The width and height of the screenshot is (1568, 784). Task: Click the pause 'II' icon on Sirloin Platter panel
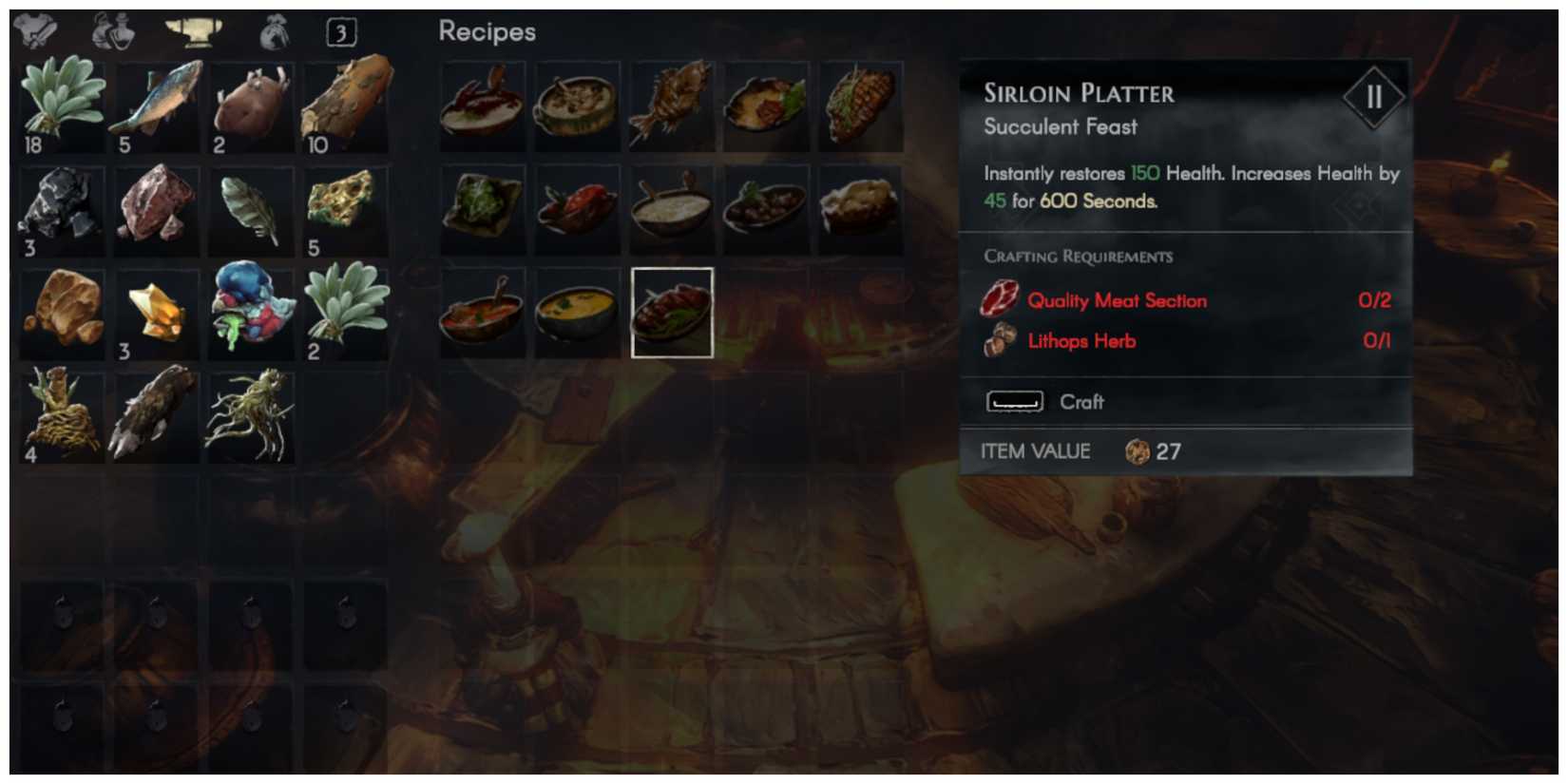tap(1374, 95)
